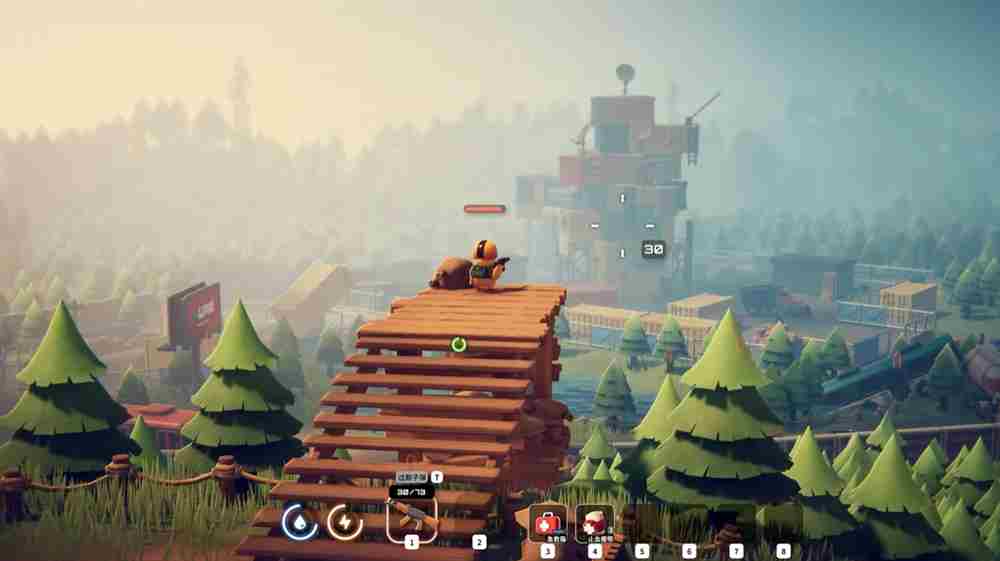Screen dimensions: 1000x561
Task: Click the lightning bolt energy icon
Action: coord(345,521)
